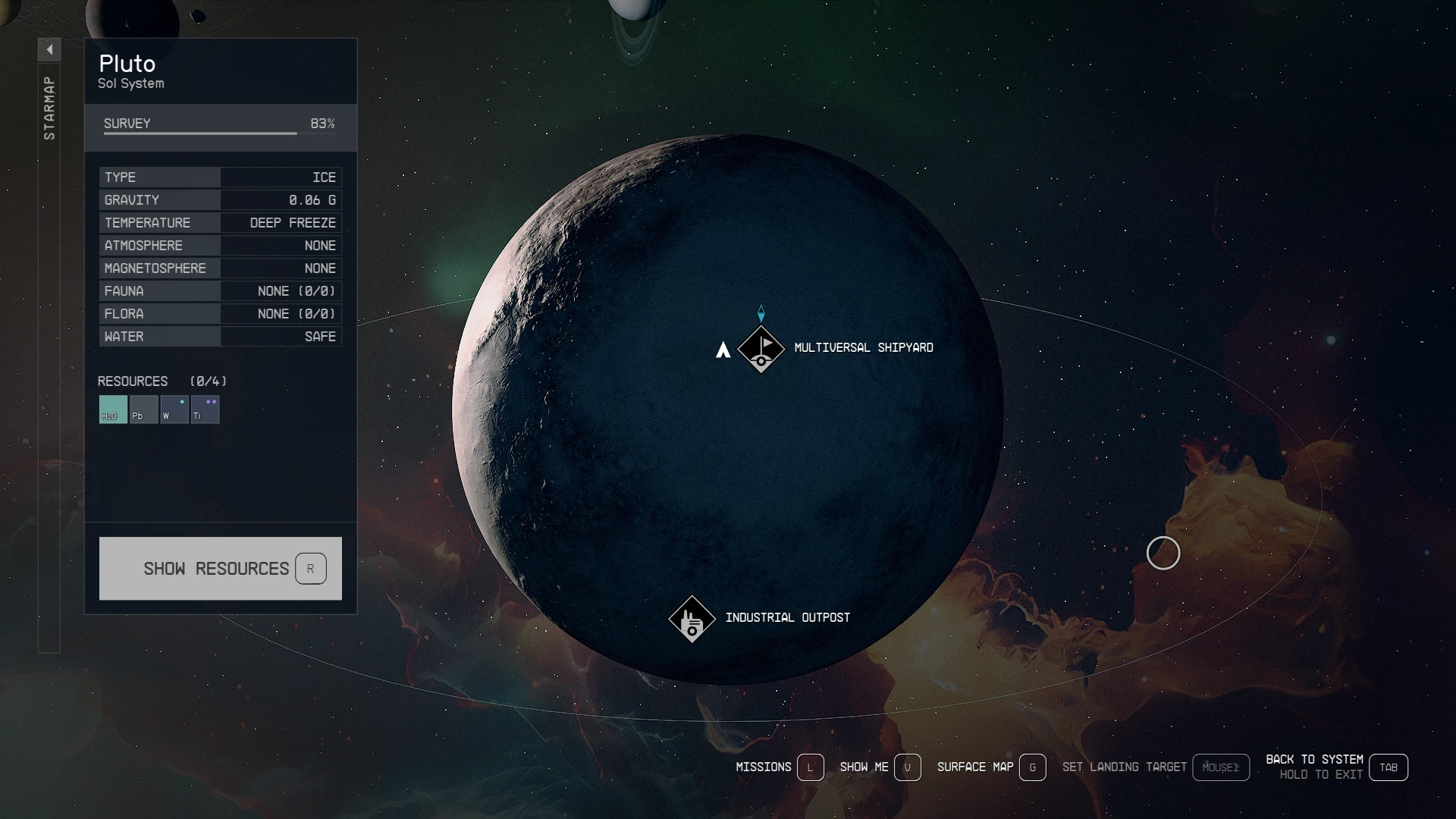Select the H2O water resource tile

click(113, 409)
